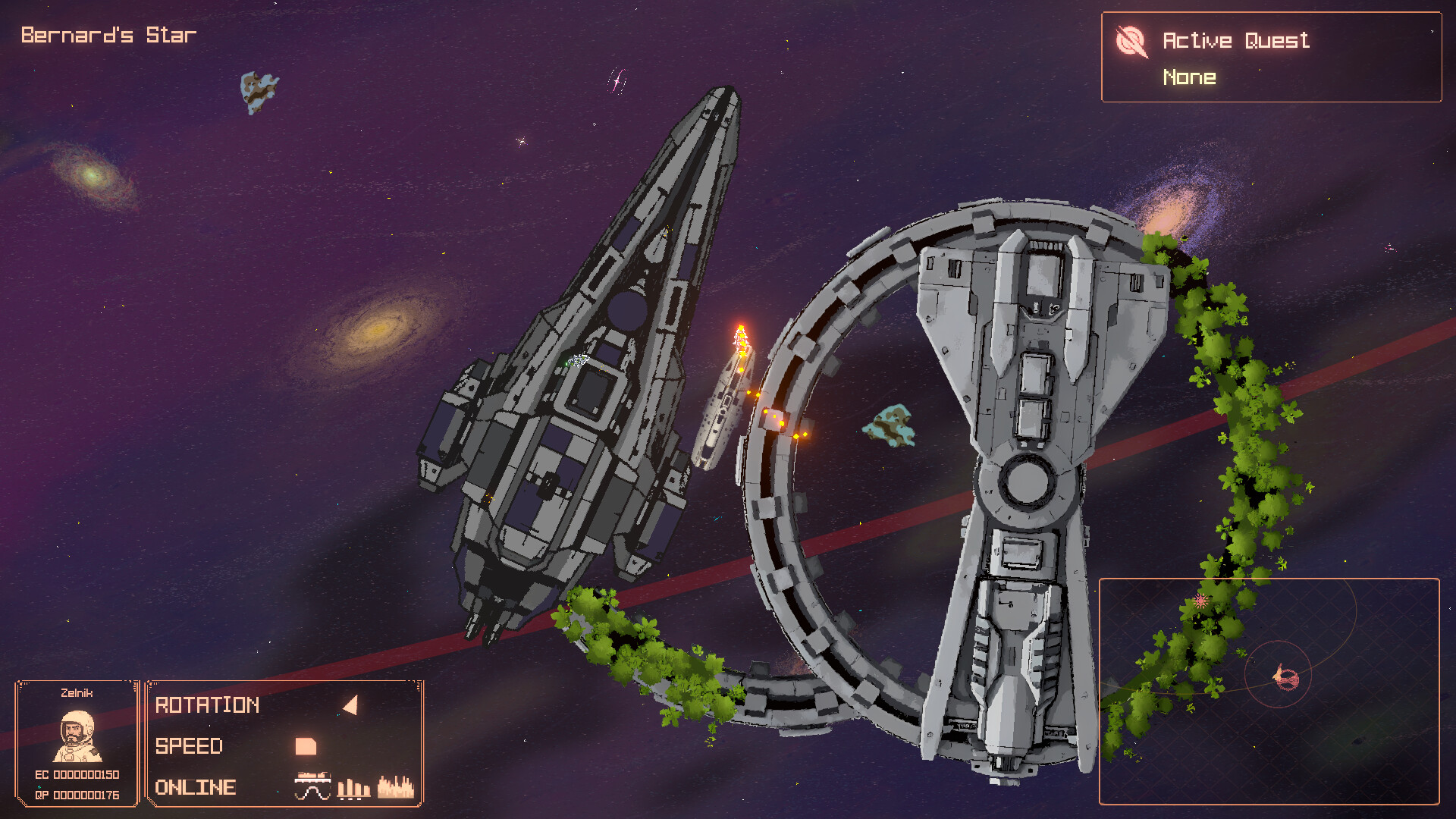Screen dimensions: 1456x819
Task: Click the player ship marker on the minimap
Action: pos(1284,679)
